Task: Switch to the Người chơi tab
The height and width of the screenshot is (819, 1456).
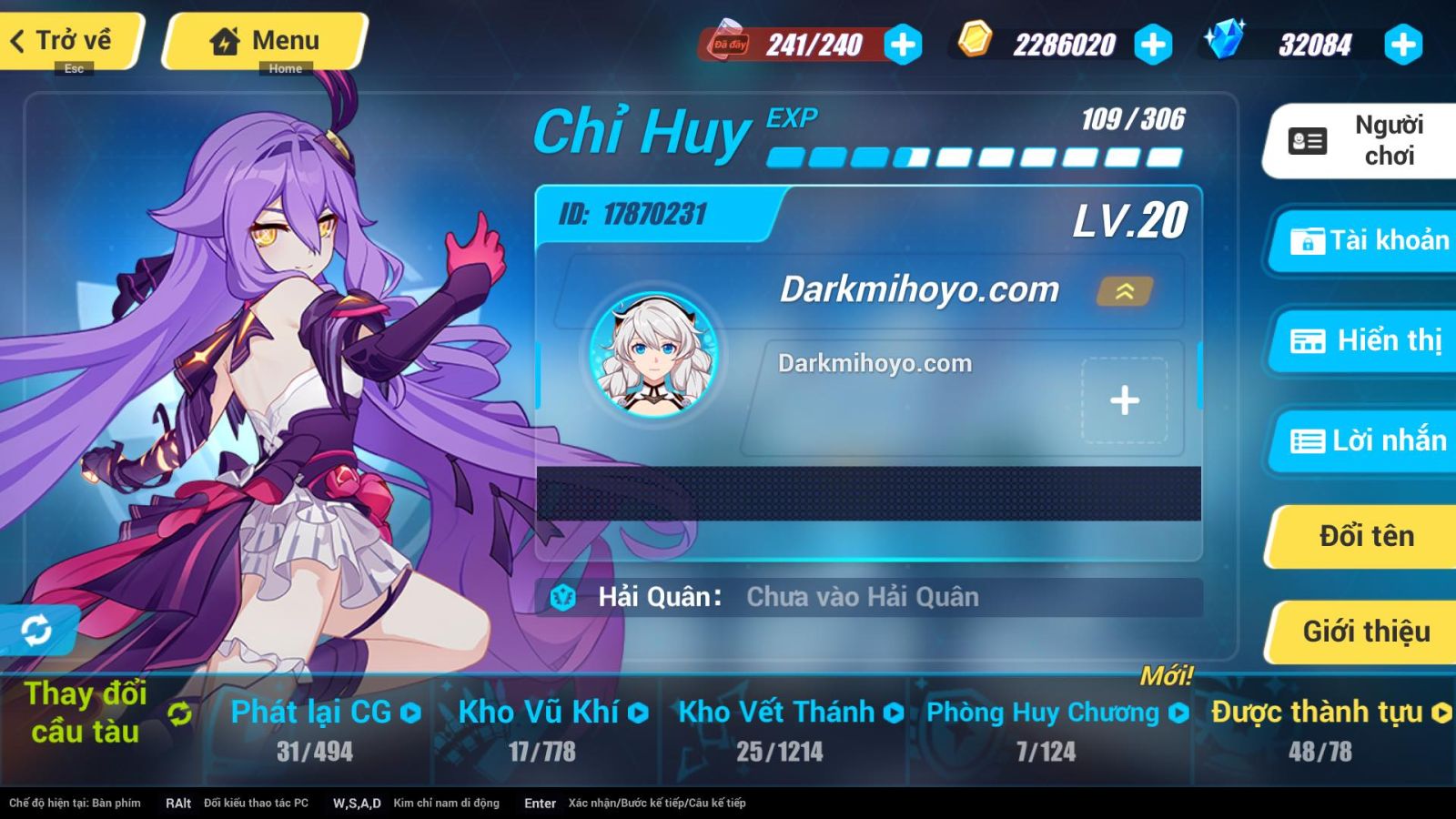Action: [1361, 141]
